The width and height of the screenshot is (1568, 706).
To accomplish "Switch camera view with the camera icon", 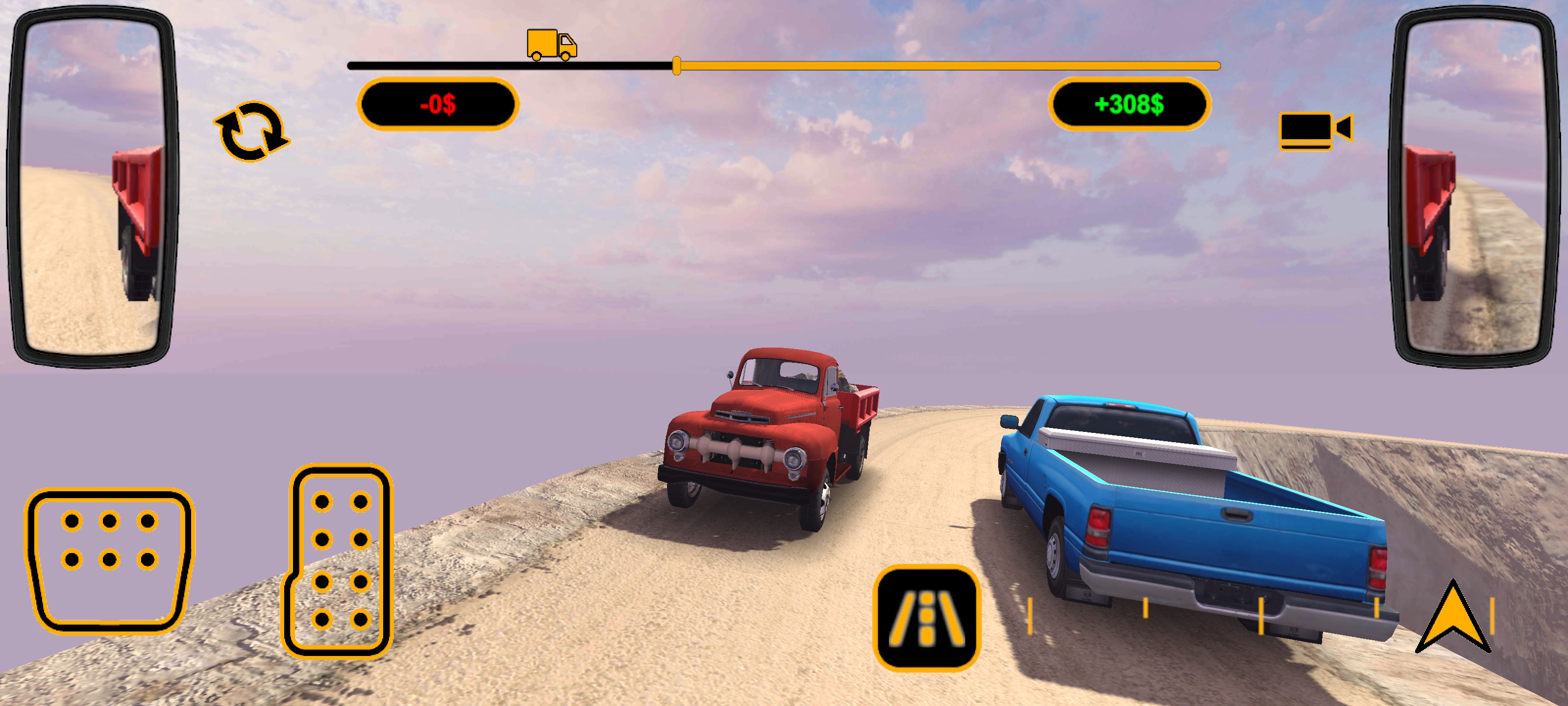I will tap(1315, 130).
